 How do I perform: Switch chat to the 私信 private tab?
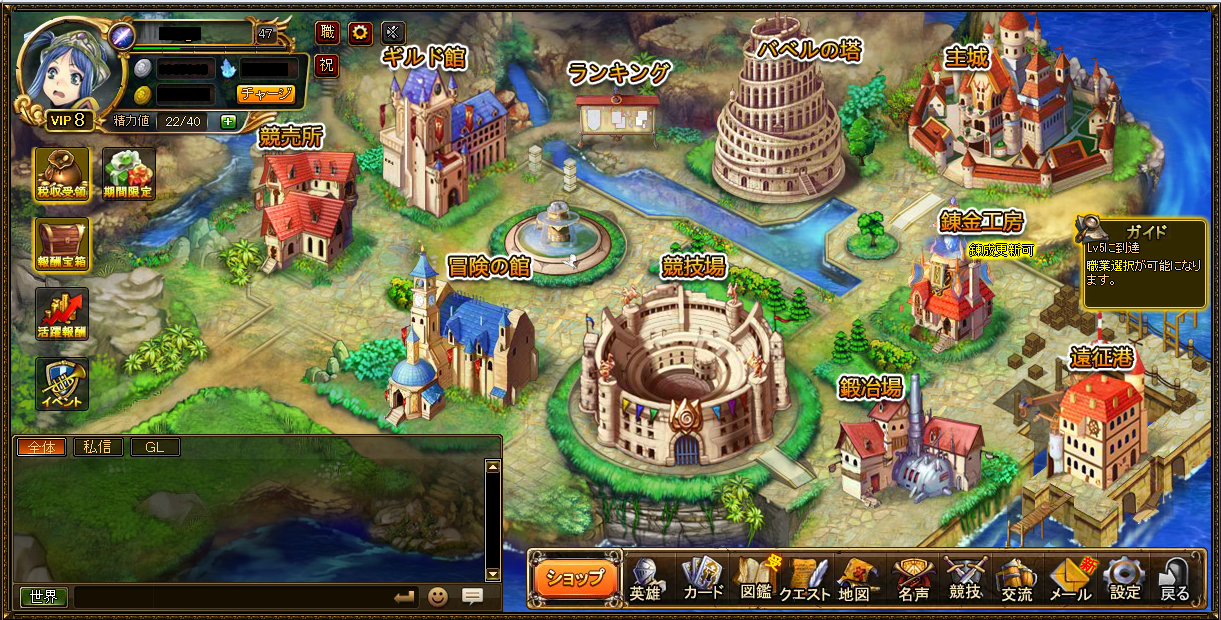tap(97, 447)
